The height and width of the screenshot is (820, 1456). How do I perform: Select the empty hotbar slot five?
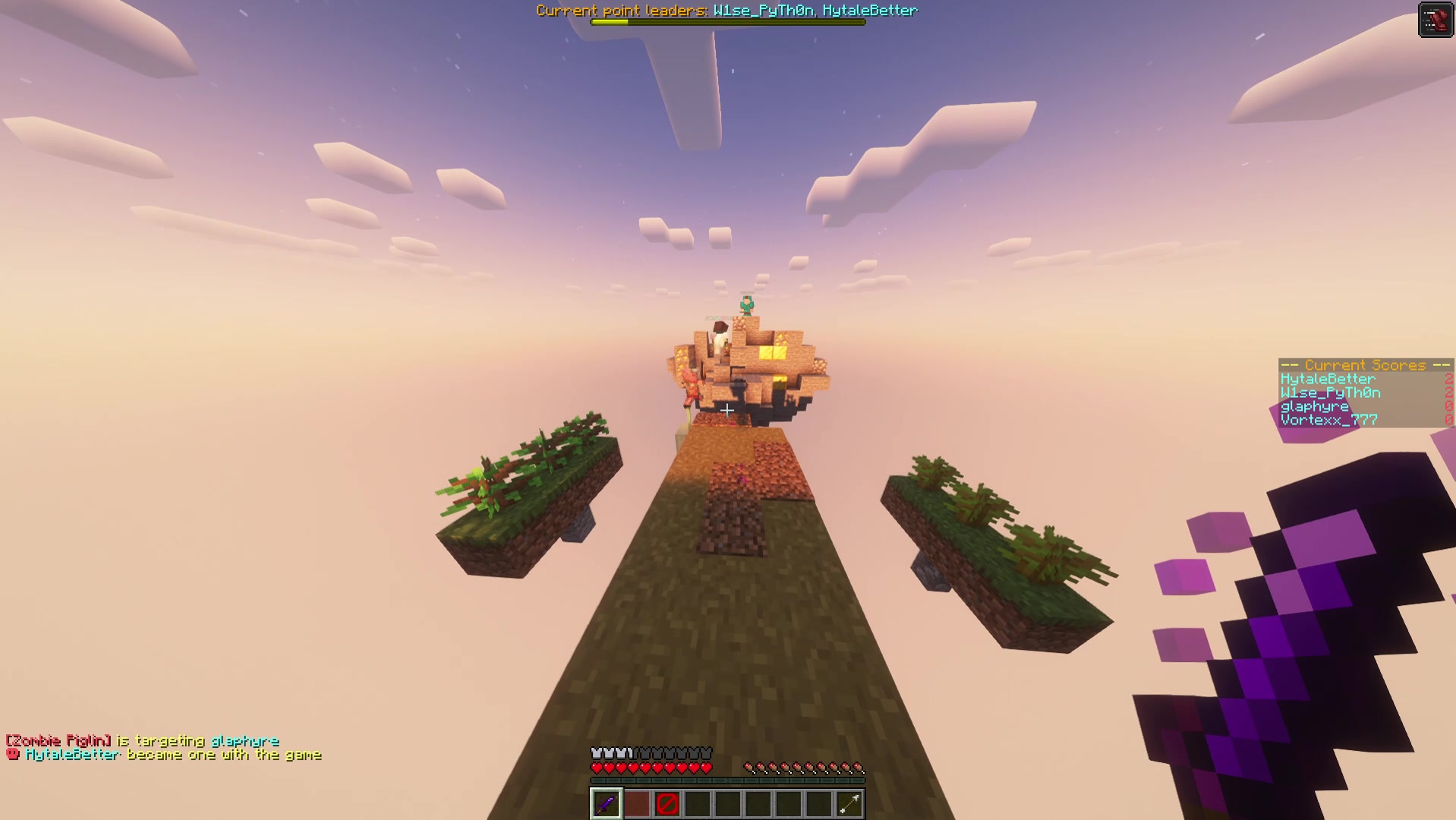point(727,804)
